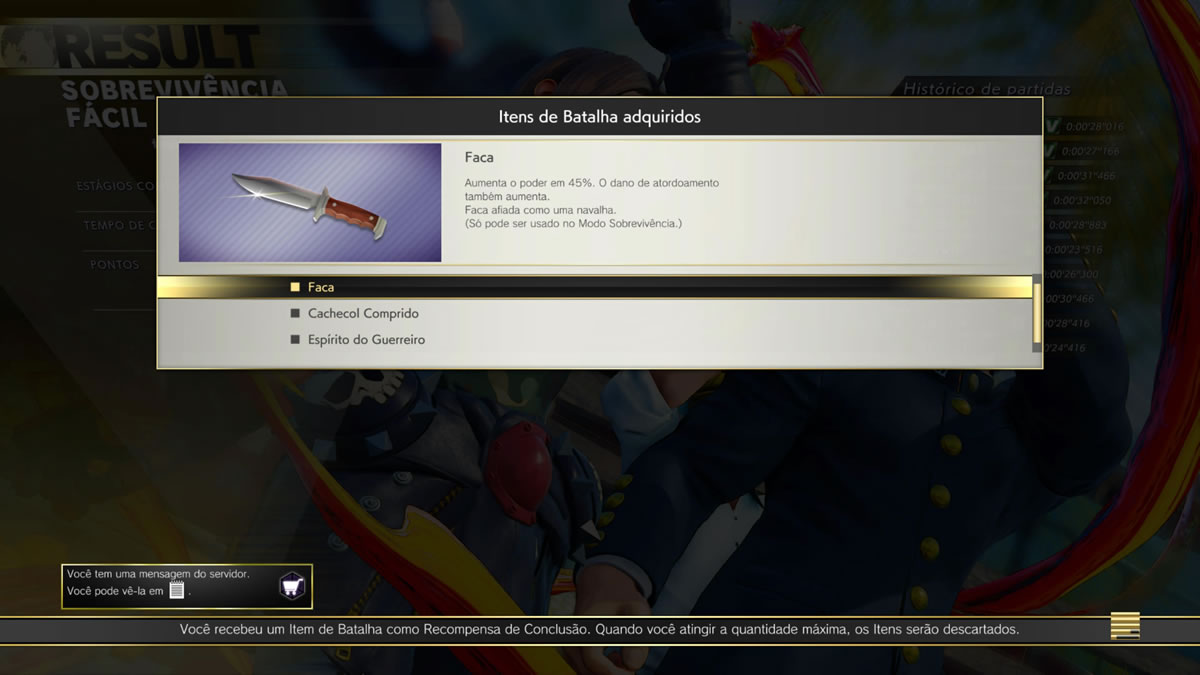Viewport: 1200px width, 675px height.
Task: Open the server message notepad icon
Action: [x=177, y=590]
